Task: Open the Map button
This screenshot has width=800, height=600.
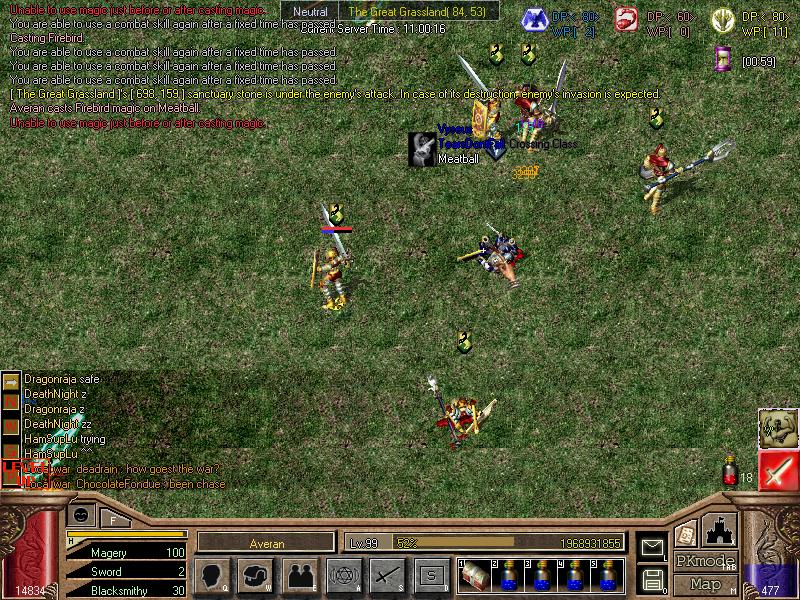Action: click(x=705, y=584)
